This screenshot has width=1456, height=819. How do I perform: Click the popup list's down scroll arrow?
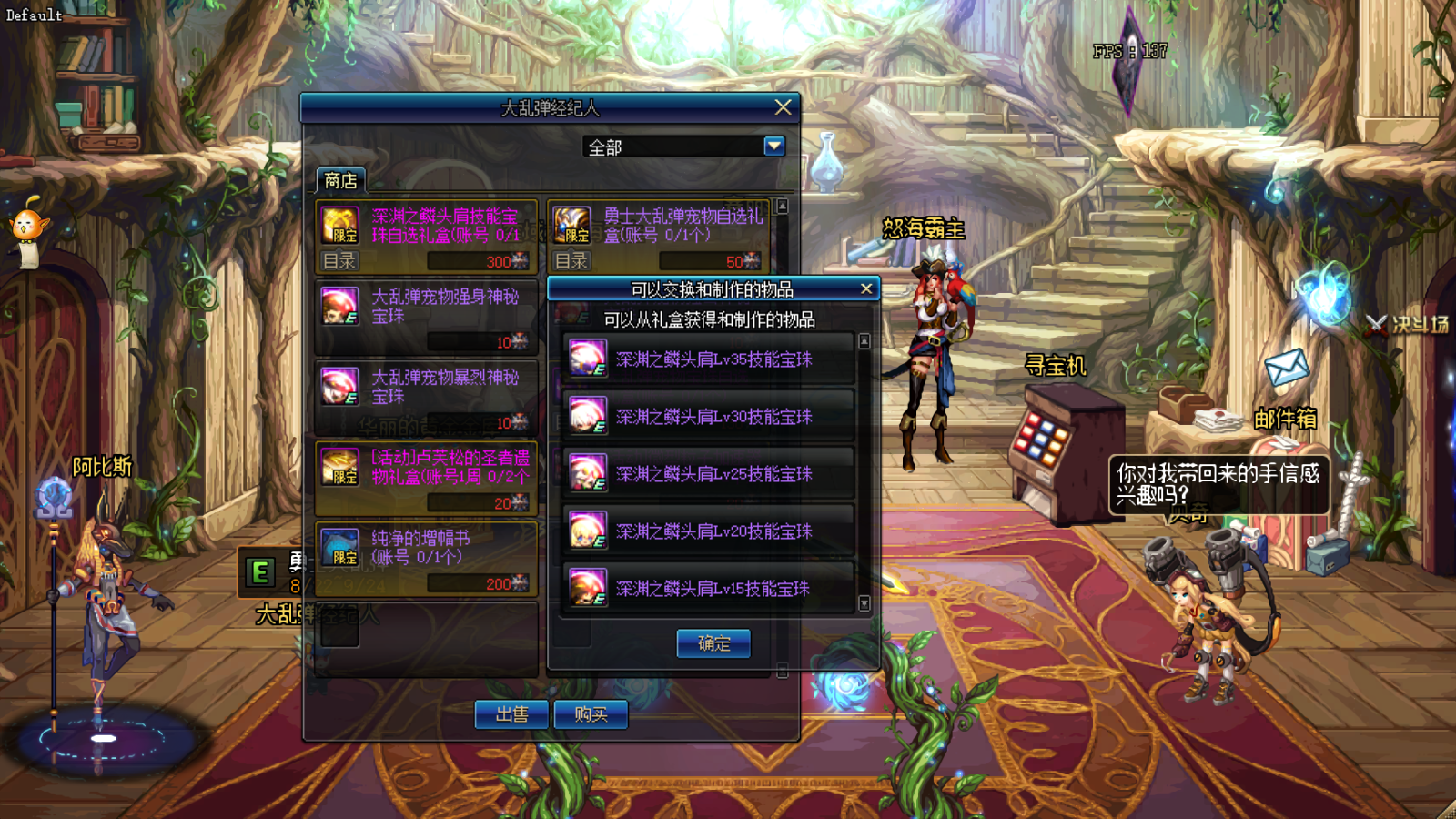[864, 603]
